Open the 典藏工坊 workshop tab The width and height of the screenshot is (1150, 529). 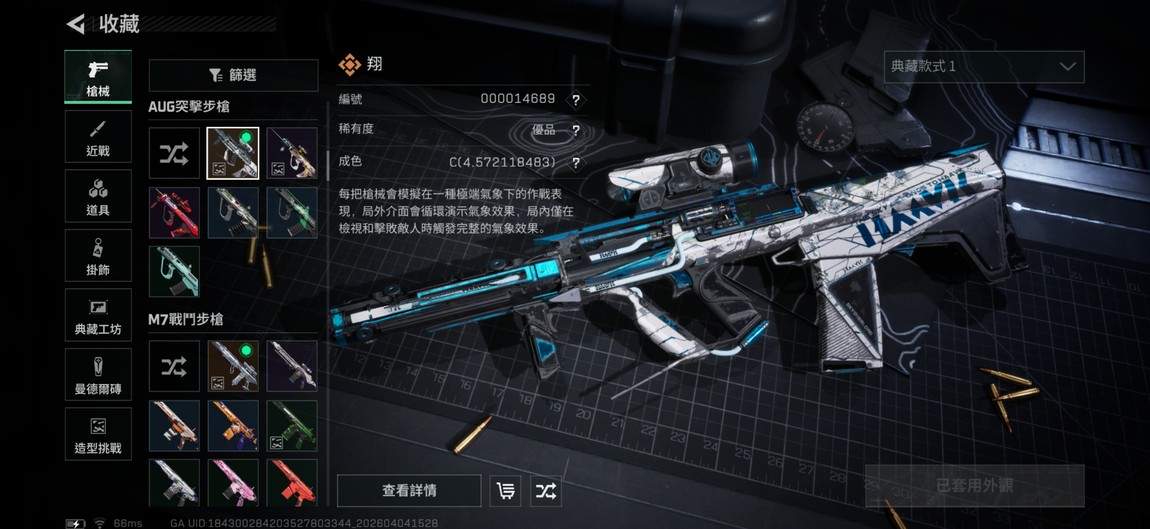point(98,315)
